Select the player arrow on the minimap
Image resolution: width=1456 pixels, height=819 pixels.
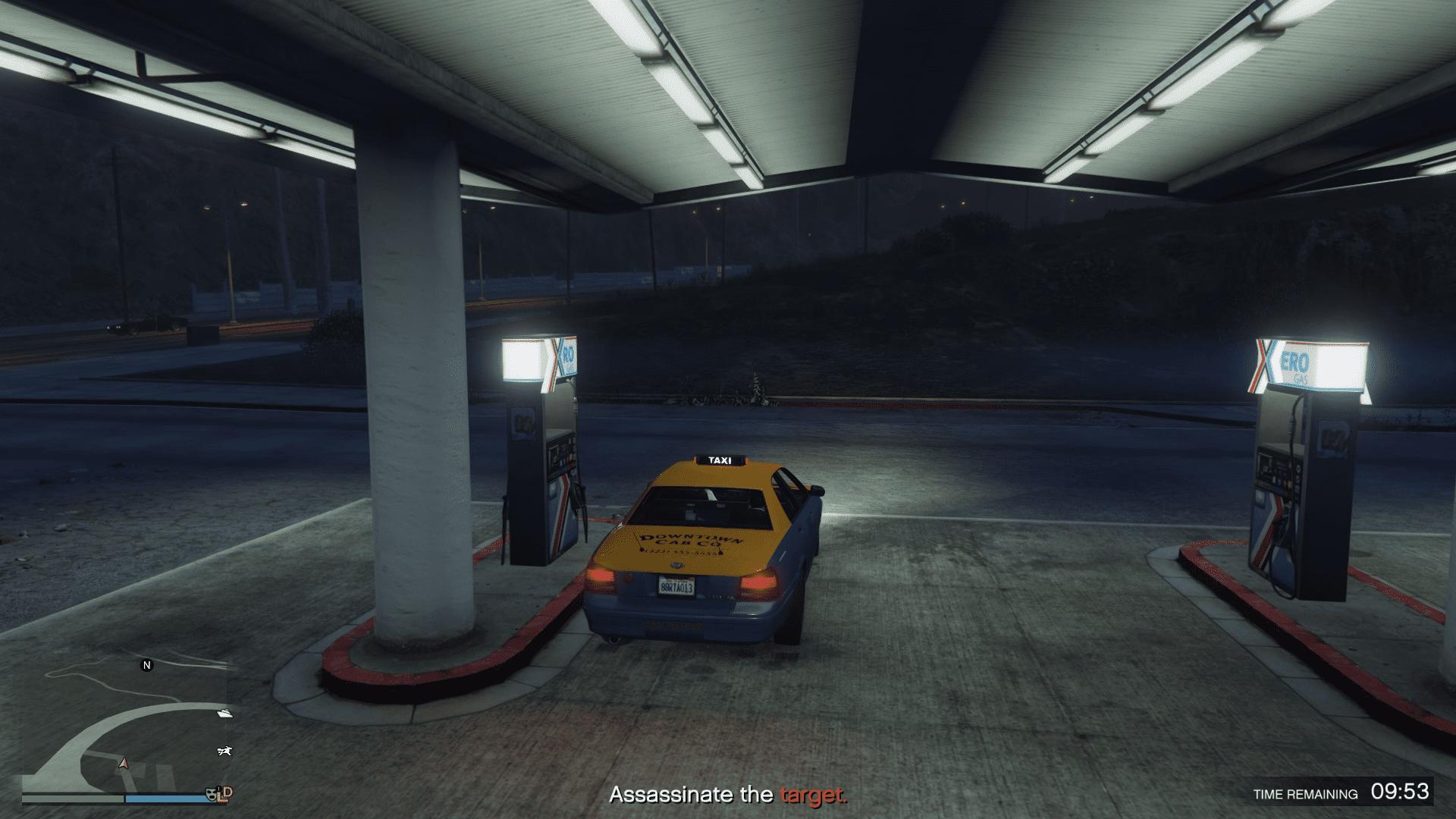(x=124, y=763)
